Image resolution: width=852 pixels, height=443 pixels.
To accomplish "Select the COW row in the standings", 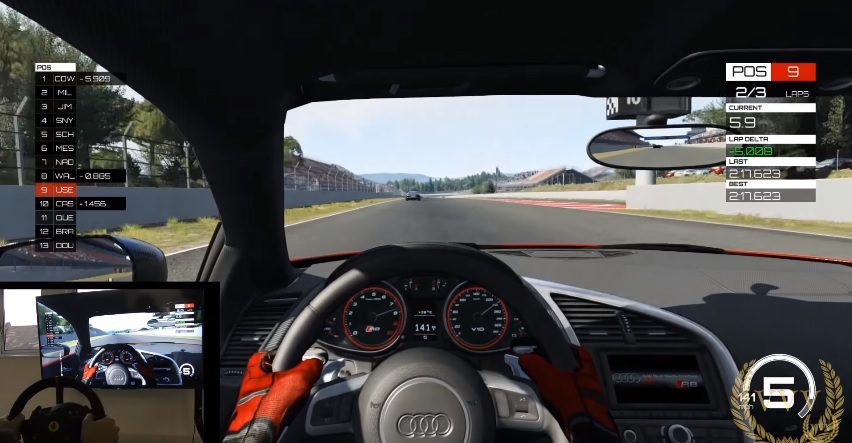I will [64, 78].
